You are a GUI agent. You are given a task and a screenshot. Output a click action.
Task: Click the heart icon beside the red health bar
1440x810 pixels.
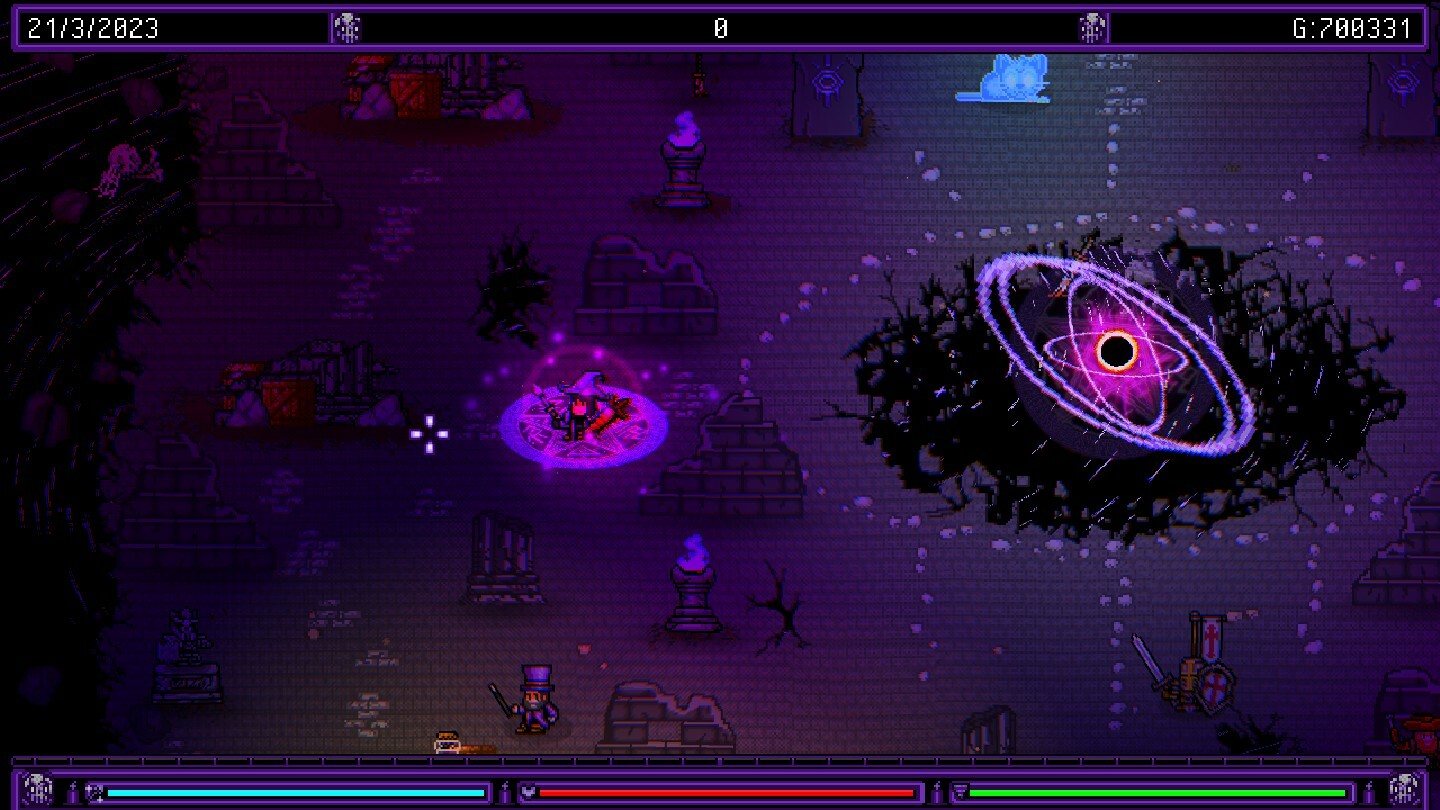[528, 791]
